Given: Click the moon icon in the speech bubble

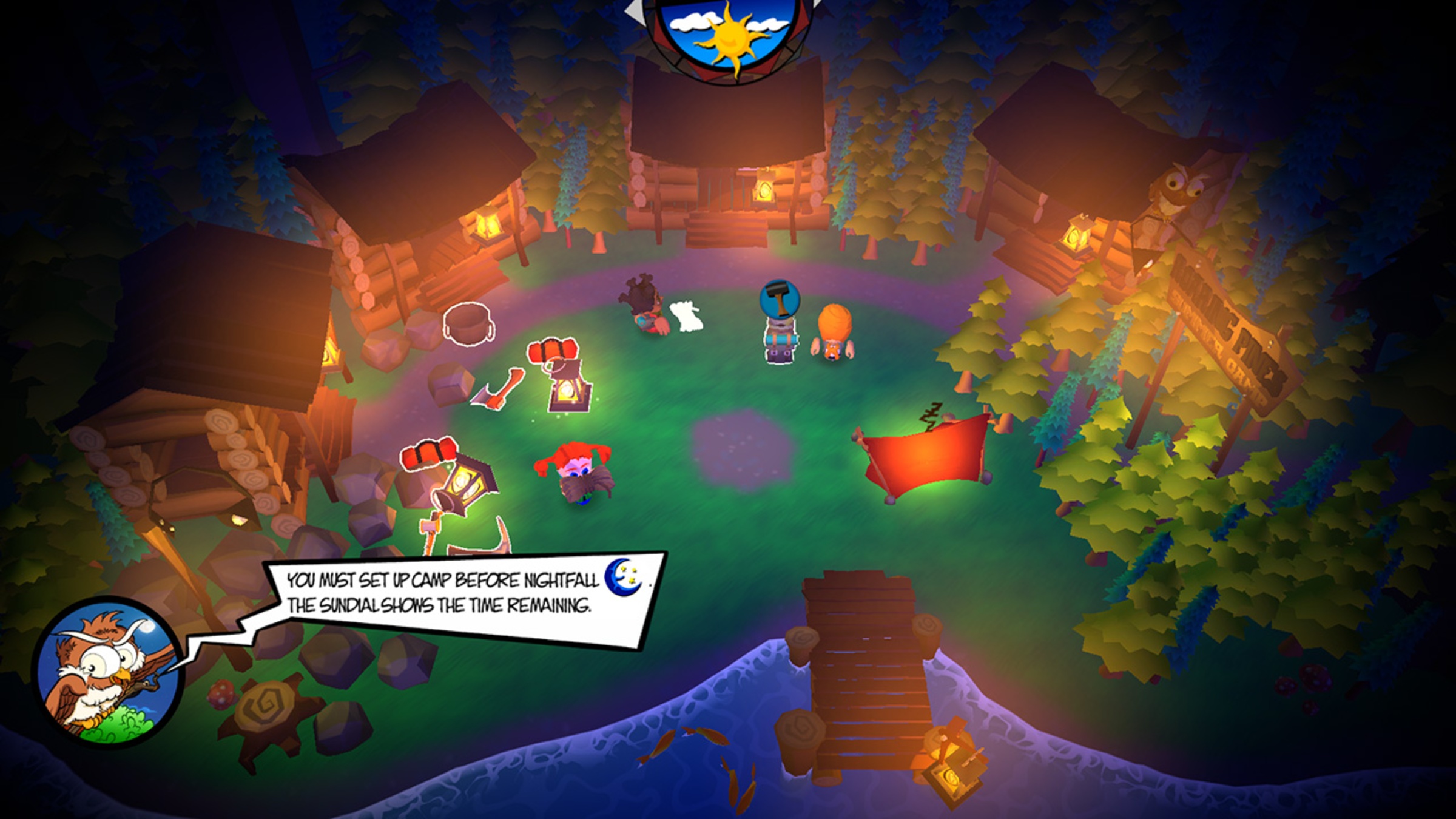Looking at the screenshot, I should [x=633, y=578].
